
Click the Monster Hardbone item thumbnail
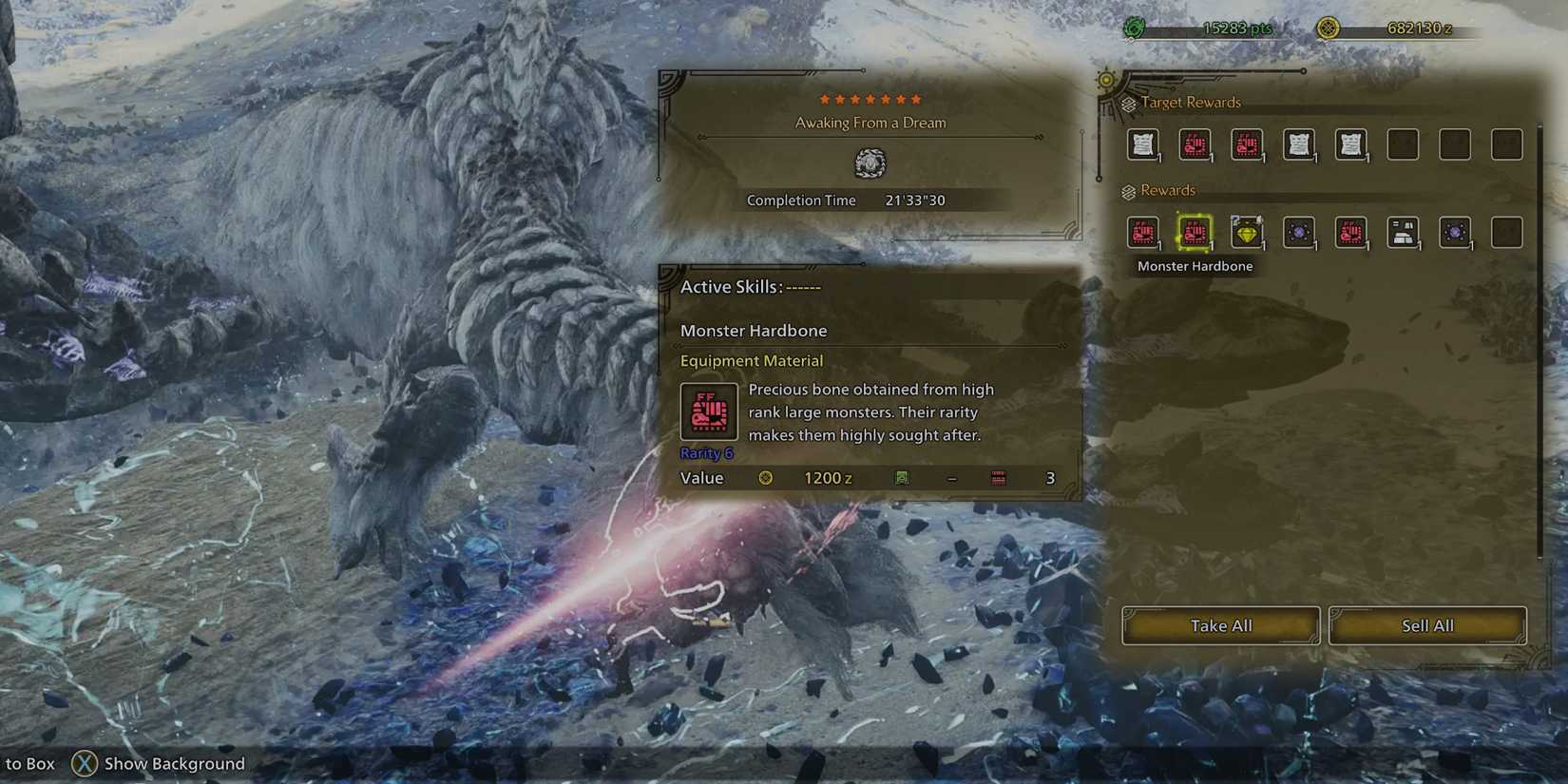(x=708, y=411)
